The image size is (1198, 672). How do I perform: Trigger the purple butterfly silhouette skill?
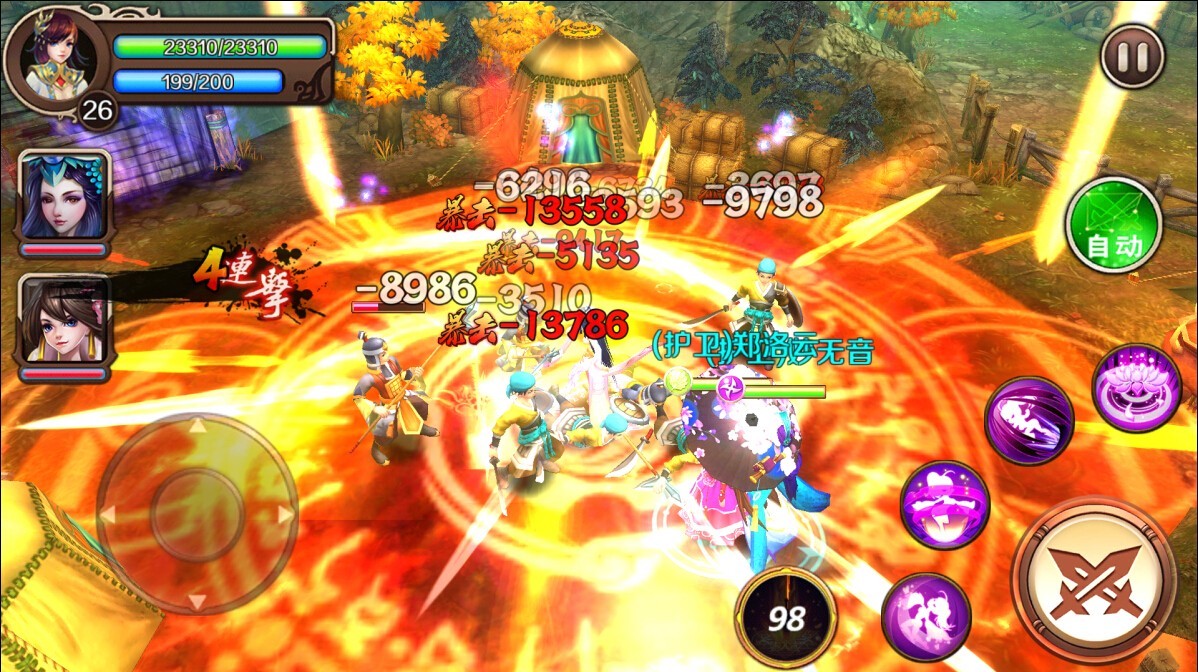925,616
